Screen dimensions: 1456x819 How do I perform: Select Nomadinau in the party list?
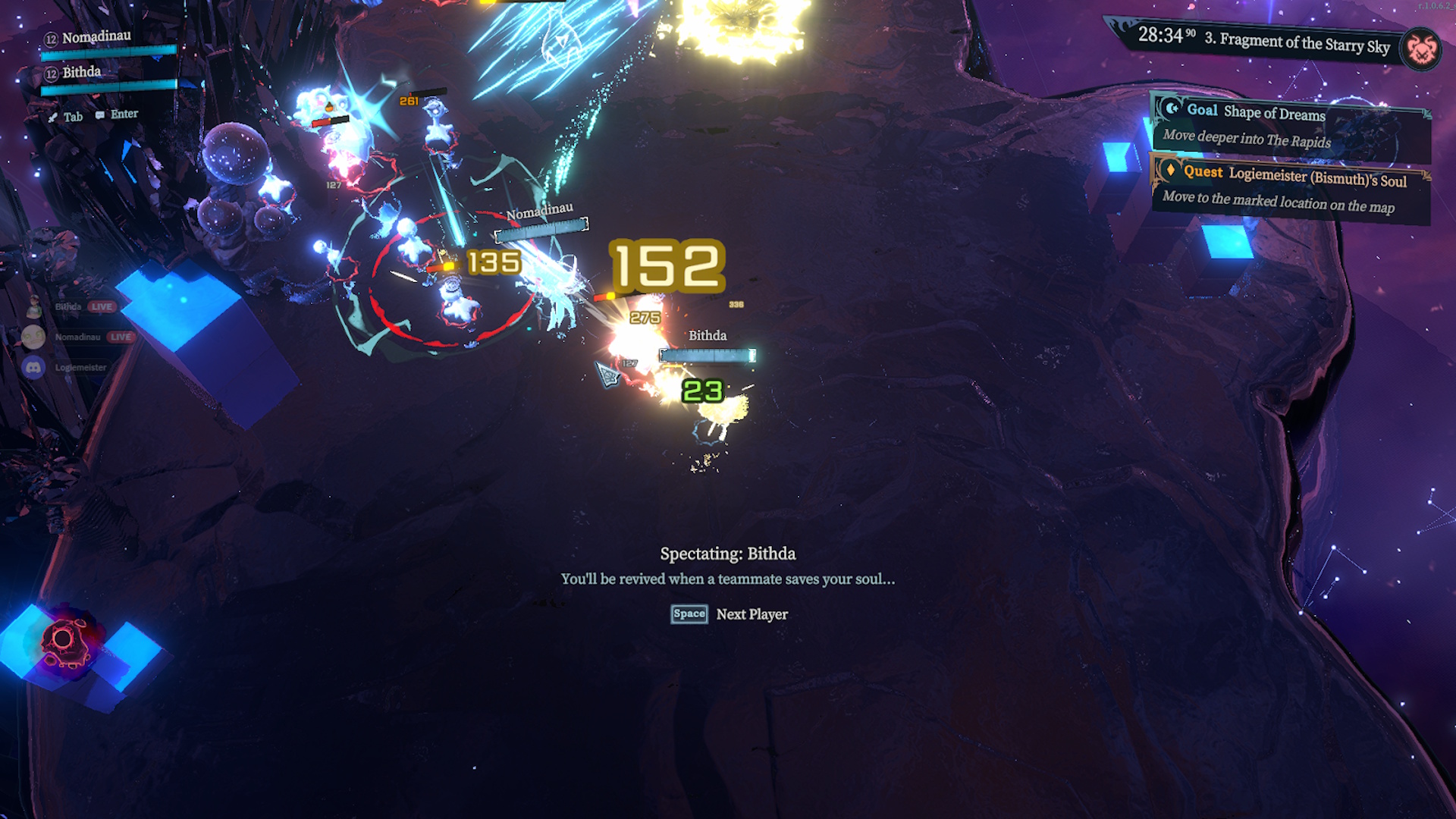tap(96, 37)
